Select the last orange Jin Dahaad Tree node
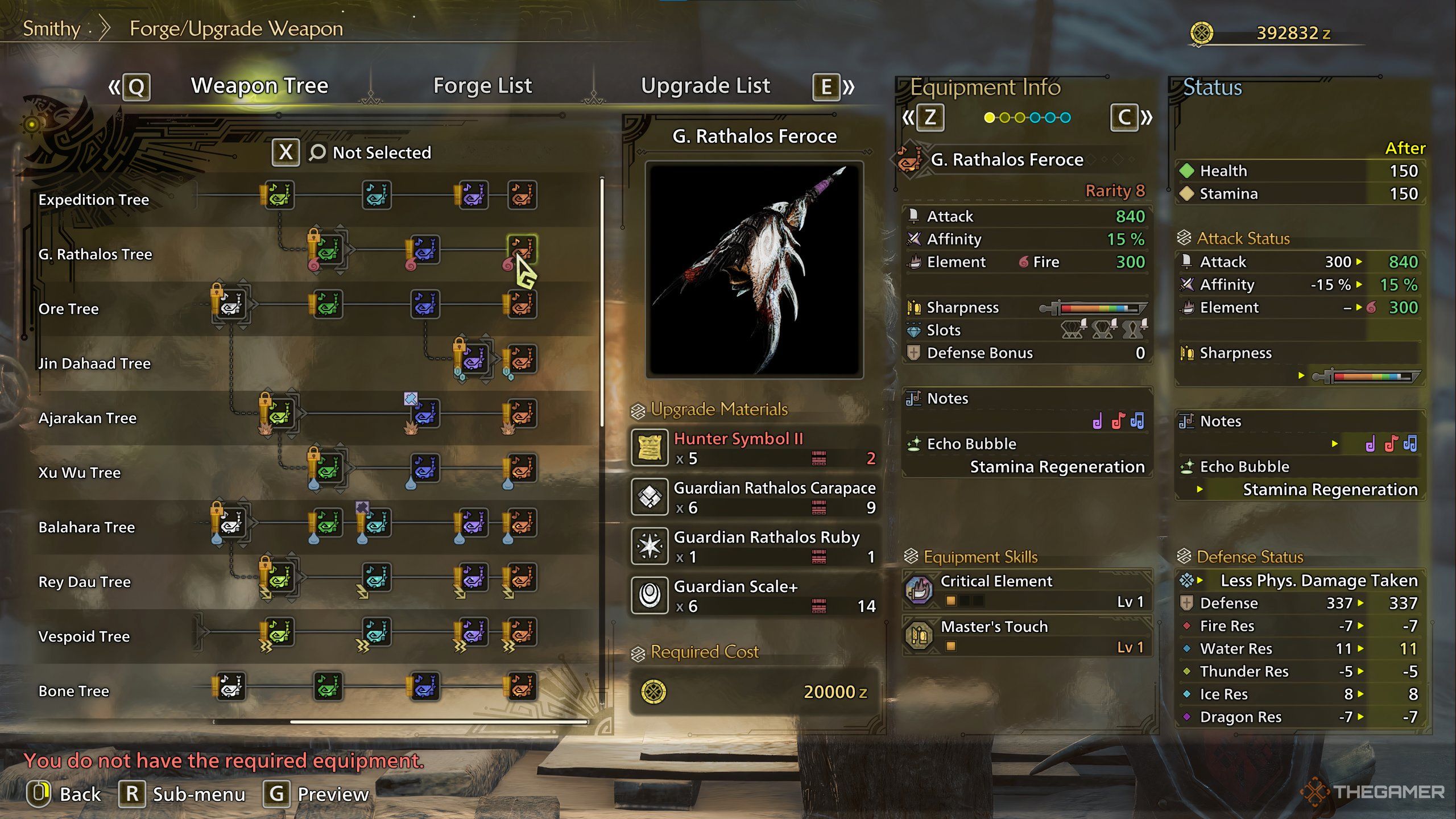This screenshot has width=1456, height=819. coord(522,359)
